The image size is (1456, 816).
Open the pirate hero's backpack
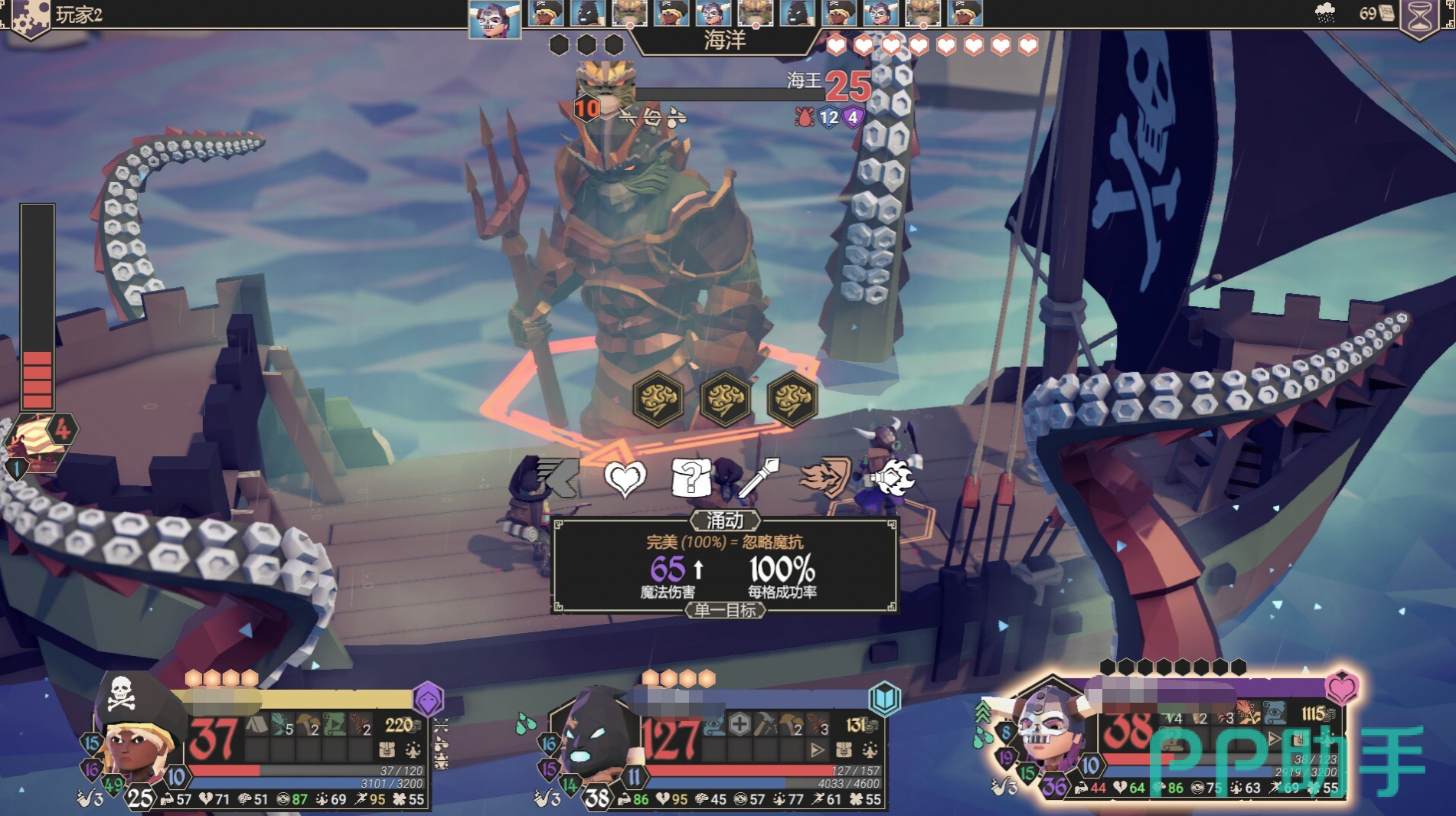388,749
